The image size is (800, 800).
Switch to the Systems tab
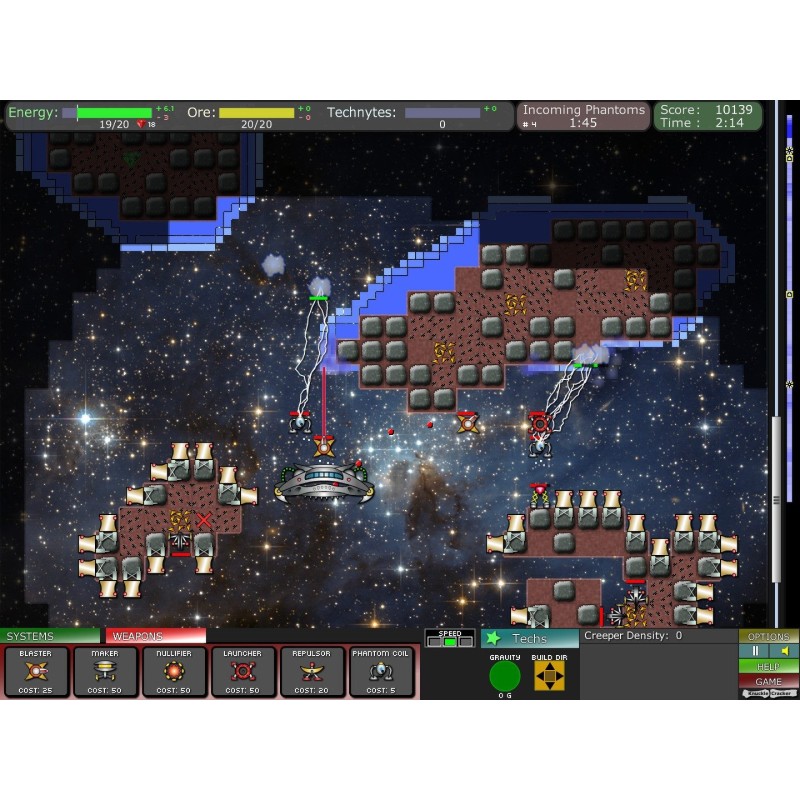click(x=50, y=636)
